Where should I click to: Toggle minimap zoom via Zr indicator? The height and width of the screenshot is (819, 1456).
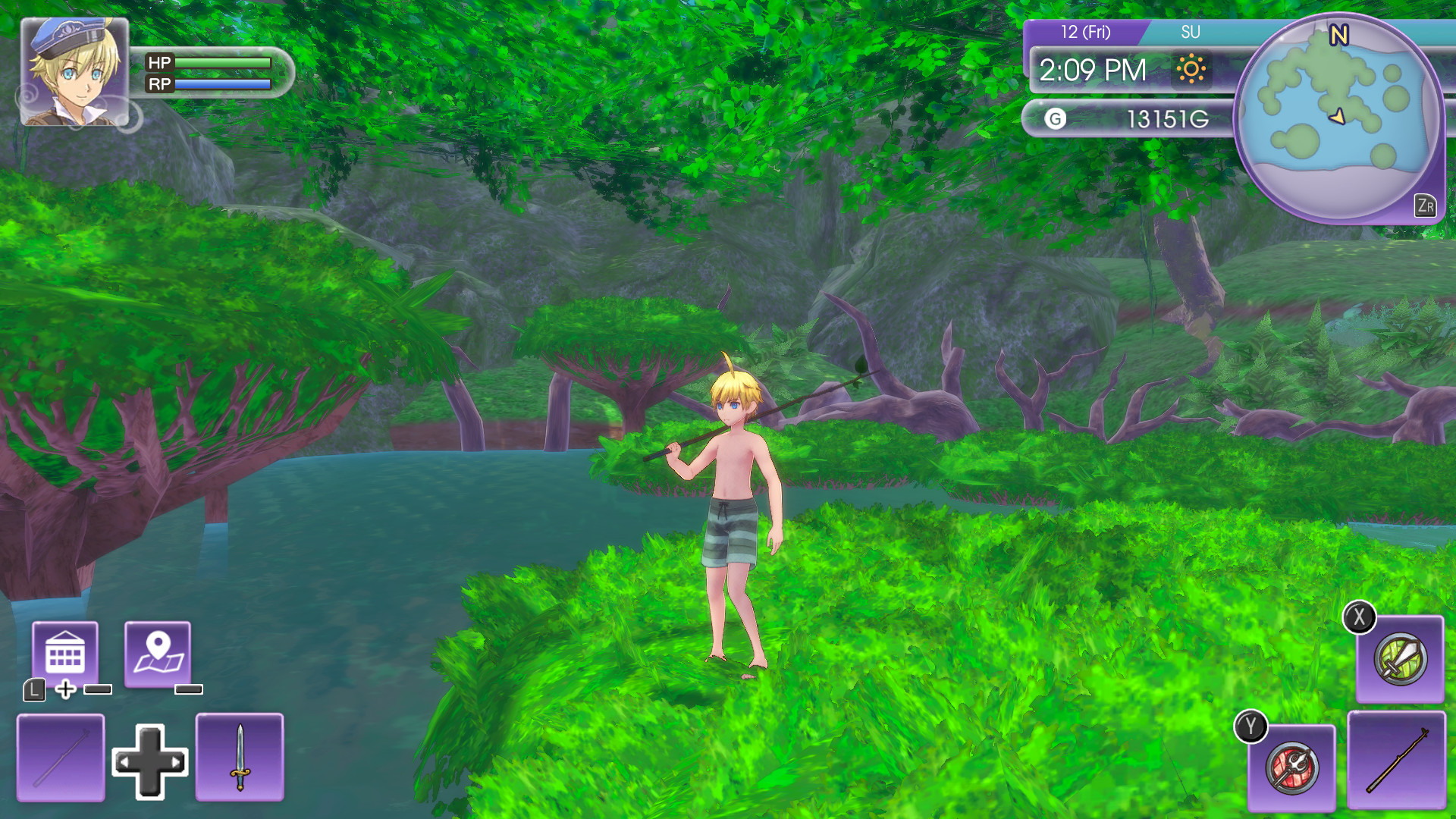[1426, 205]
